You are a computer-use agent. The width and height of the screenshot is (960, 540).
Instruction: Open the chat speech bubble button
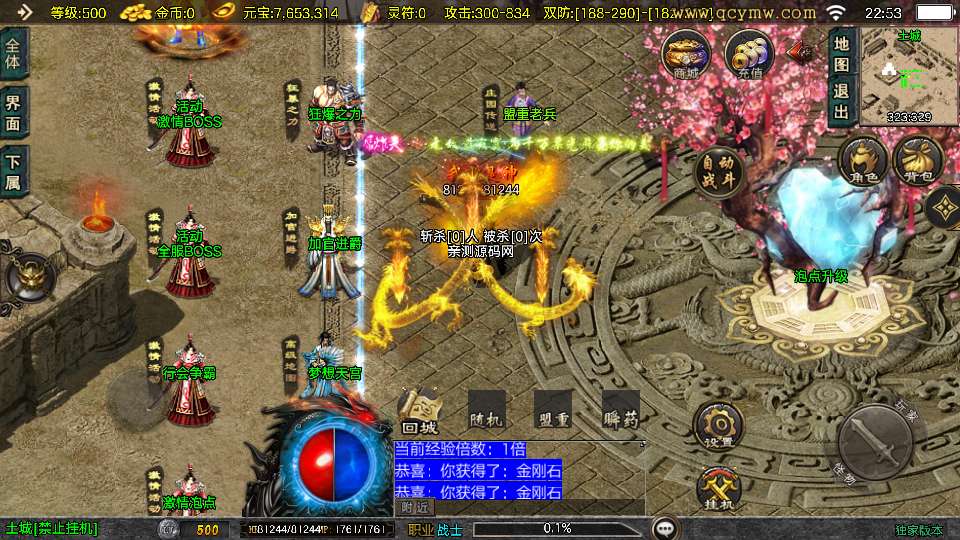click(664, 528)
